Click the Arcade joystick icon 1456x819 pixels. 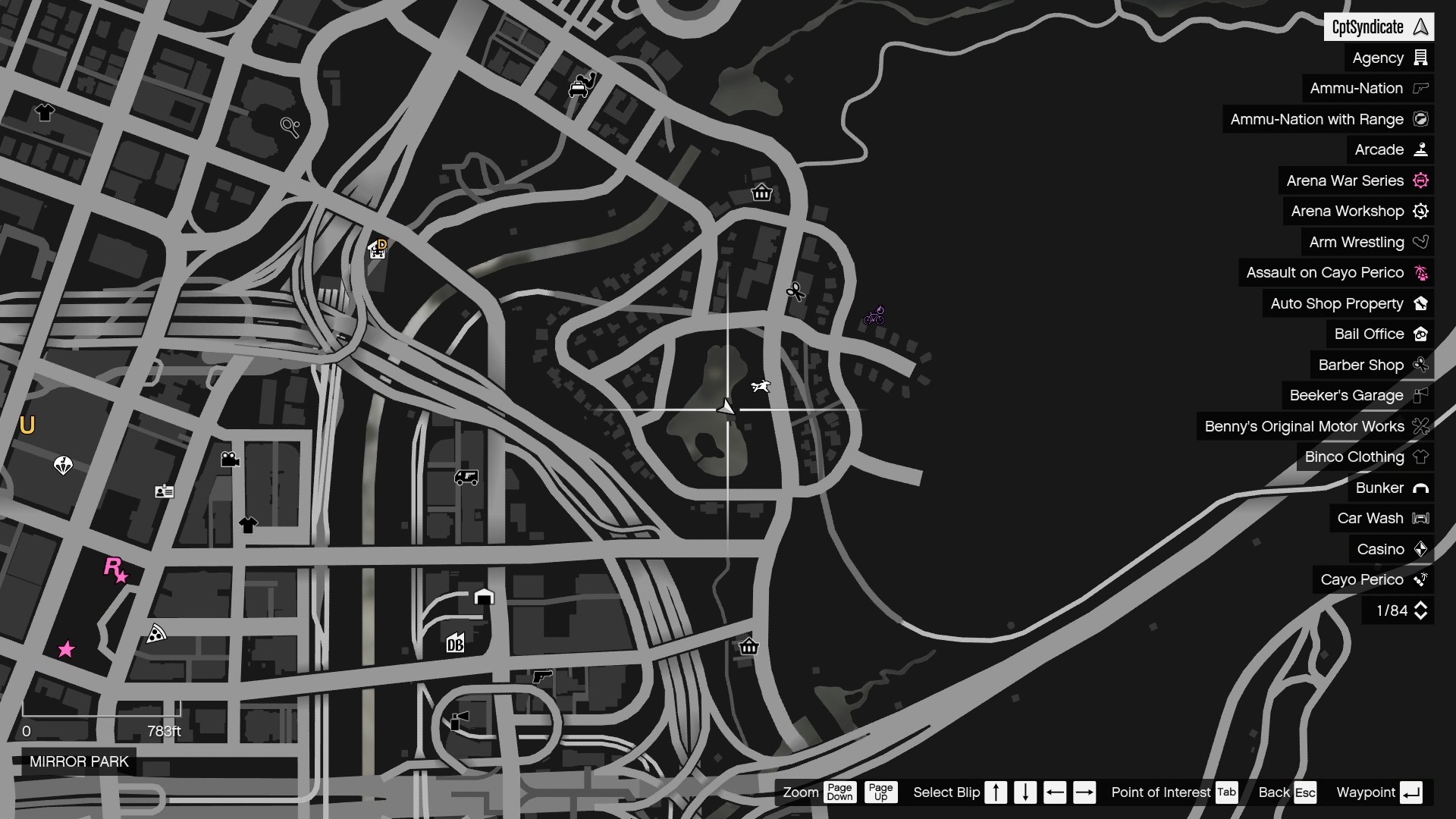(x=1422, y=149)
